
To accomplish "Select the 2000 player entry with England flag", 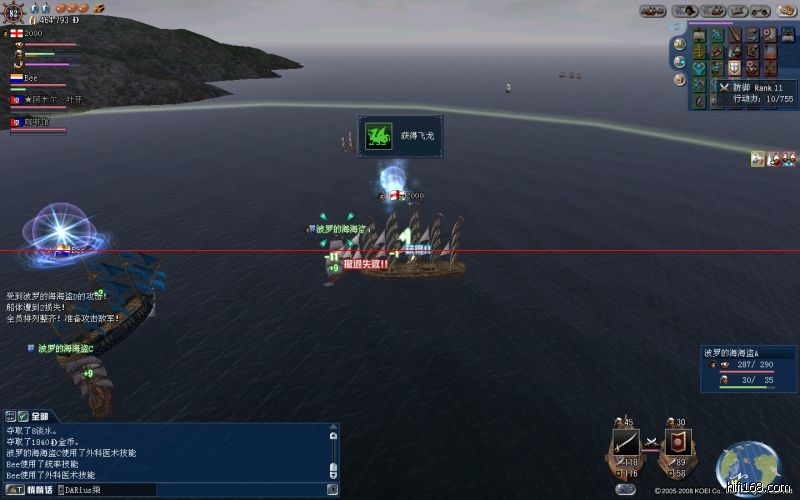I will (x=30, y=33).
